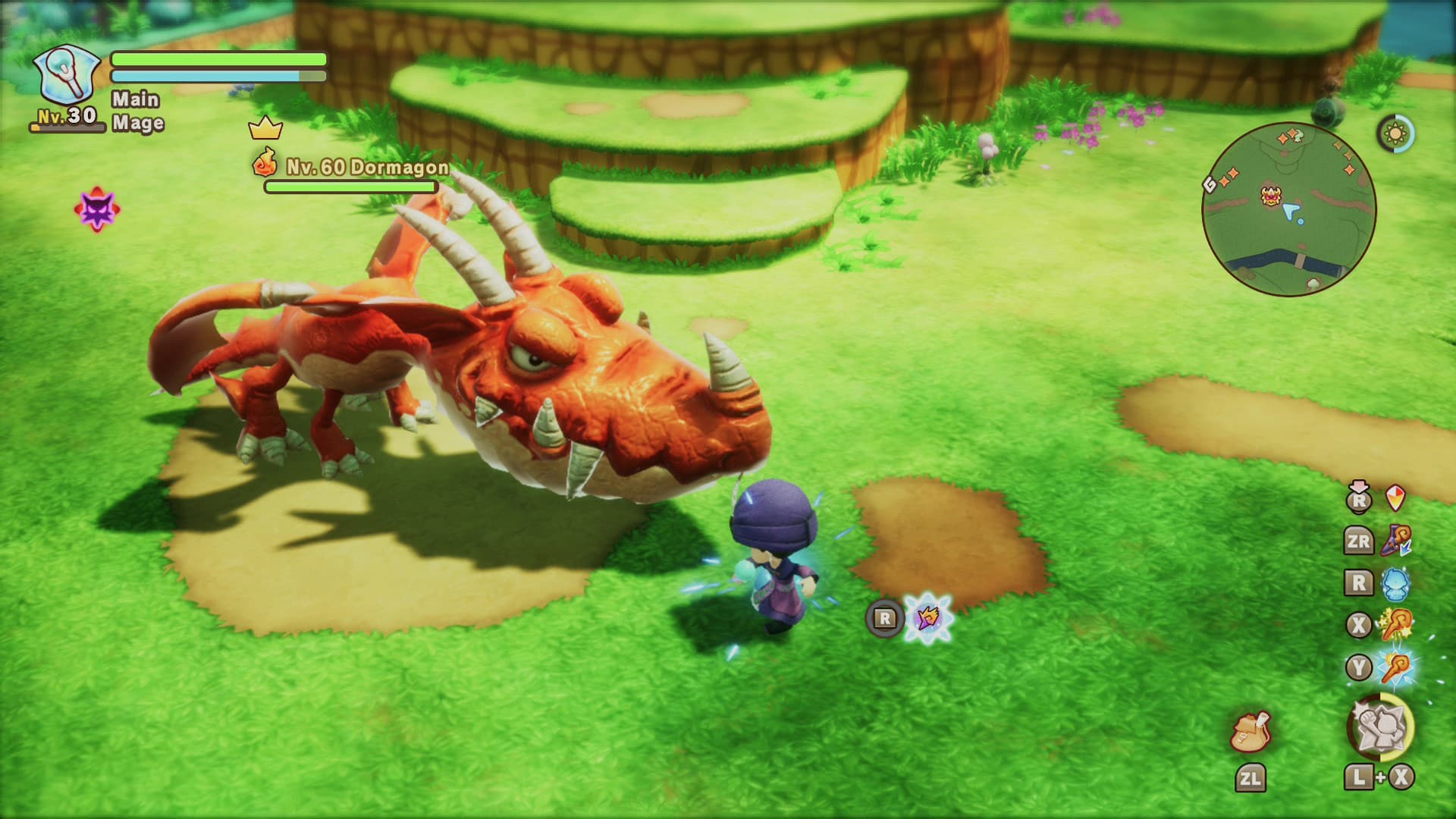Click the Dormagon boss marker on minimap
Viewport: 1456px width, 819px height.
1270,196
